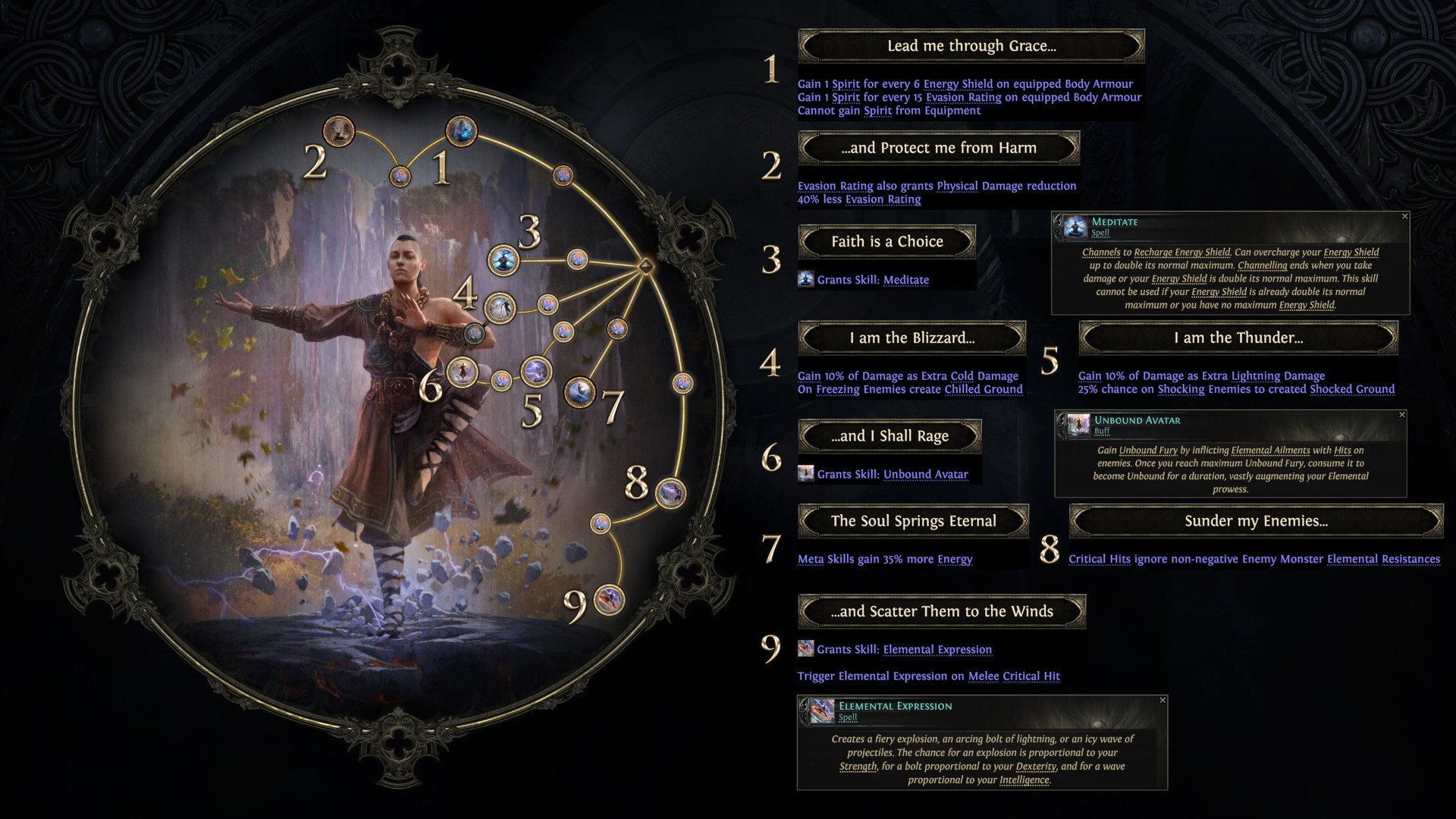Click "The Soul Springs Eternal" banner
The image size is (1456, 819).
(x=913, y=521)
